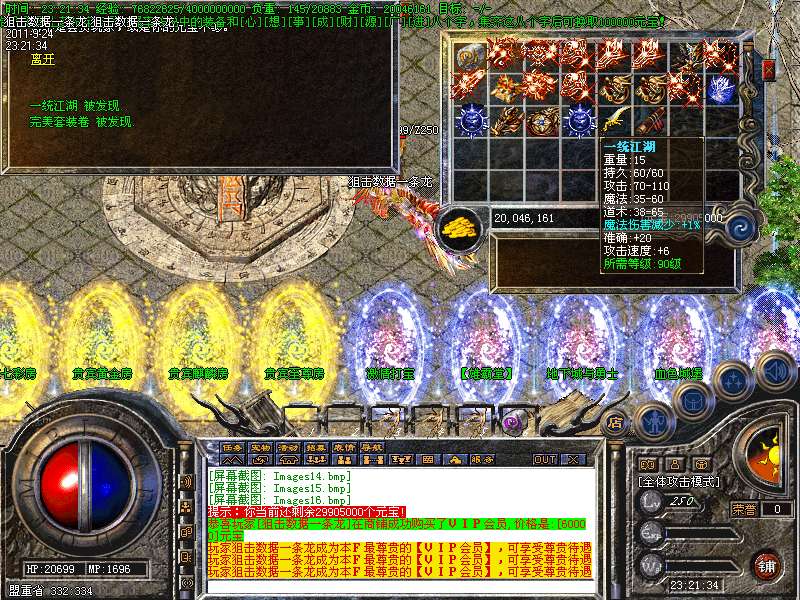Click the 店 store round button
The width and height of the screenshot is (800, 600).
click(616, 421)
